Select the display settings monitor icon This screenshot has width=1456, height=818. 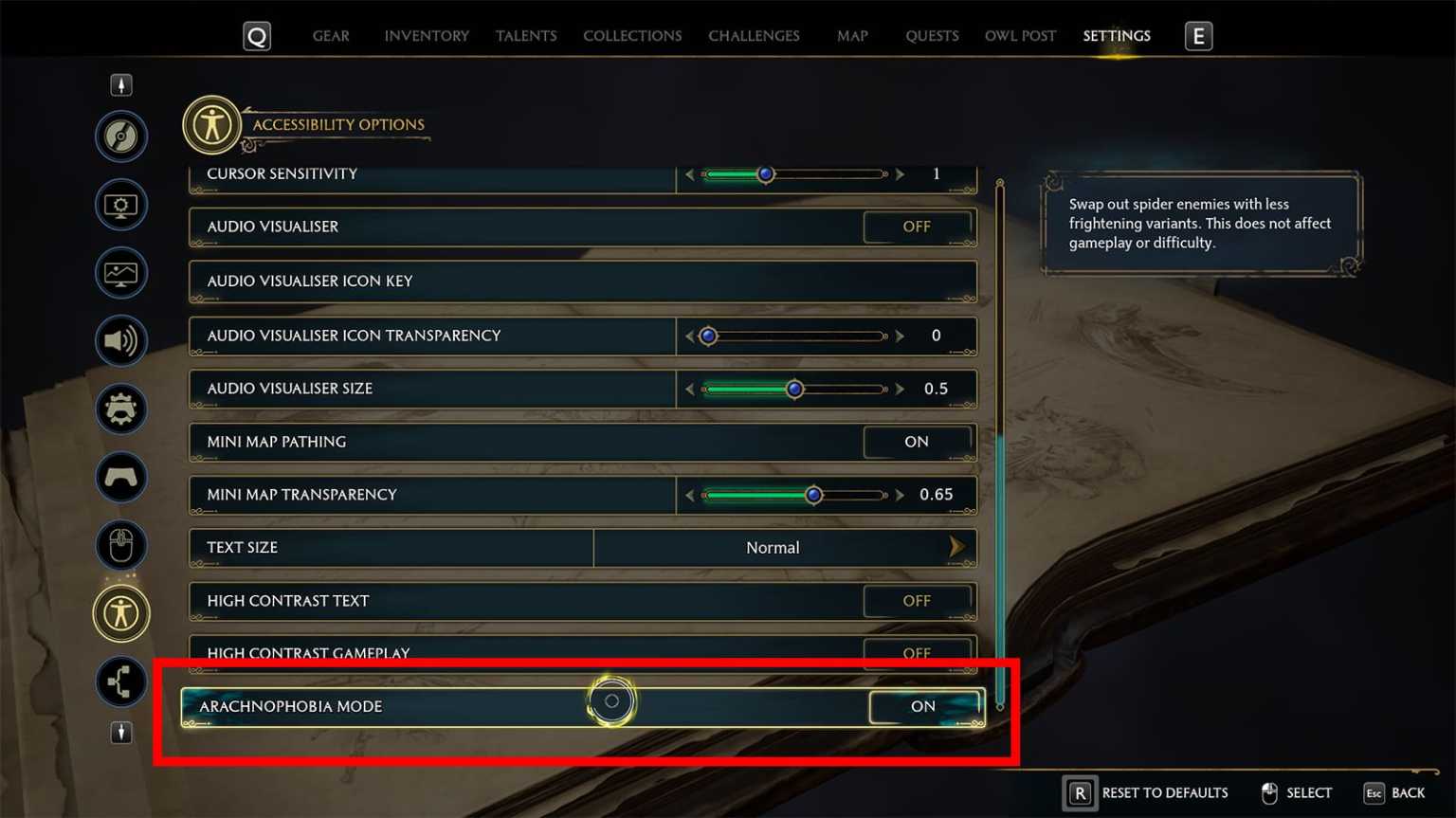click(120, 204)
